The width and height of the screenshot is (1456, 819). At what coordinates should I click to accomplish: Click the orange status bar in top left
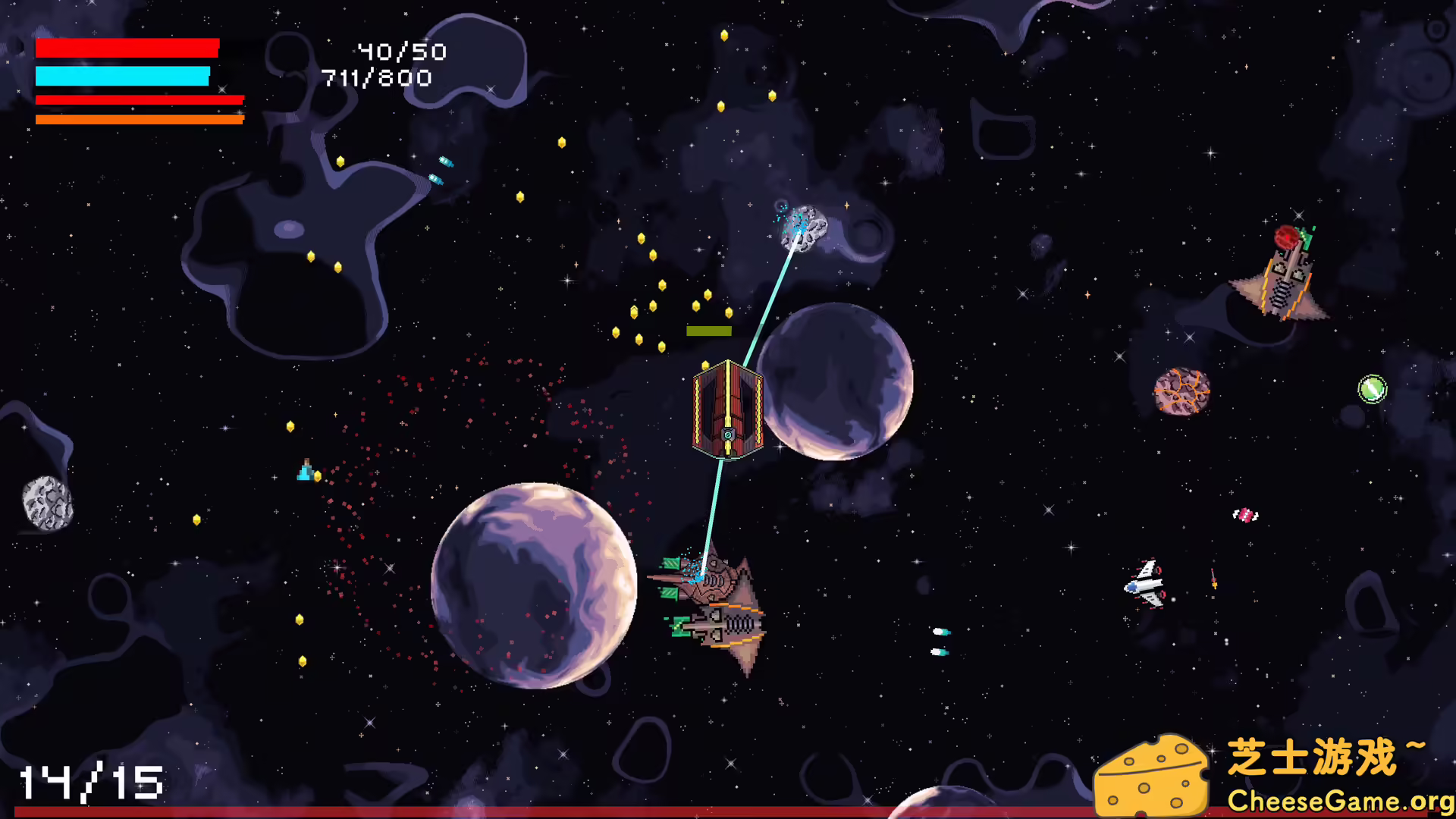coord(140,119)
